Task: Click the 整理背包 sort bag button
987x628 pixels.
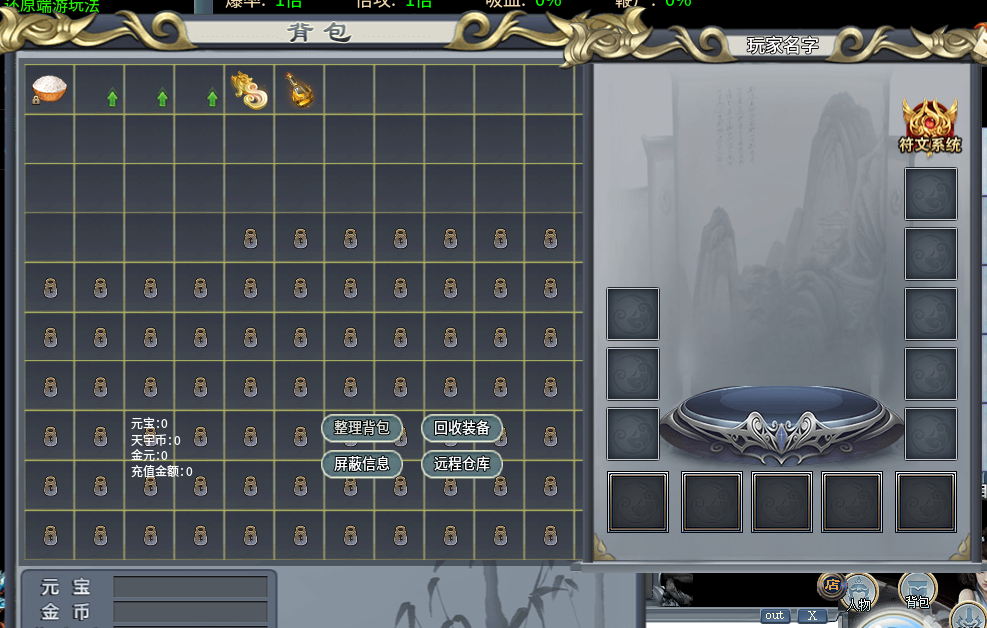Action: pos(362,428)
